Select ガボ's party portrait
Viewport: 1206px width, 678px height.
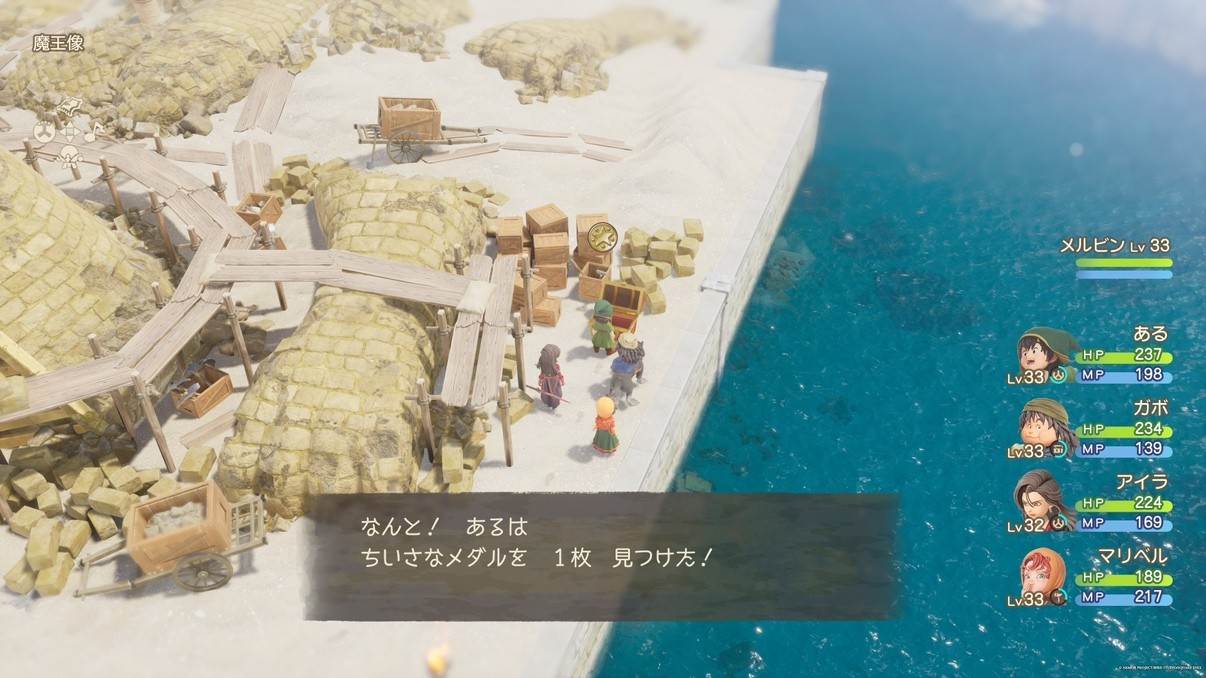[1041, 427]
